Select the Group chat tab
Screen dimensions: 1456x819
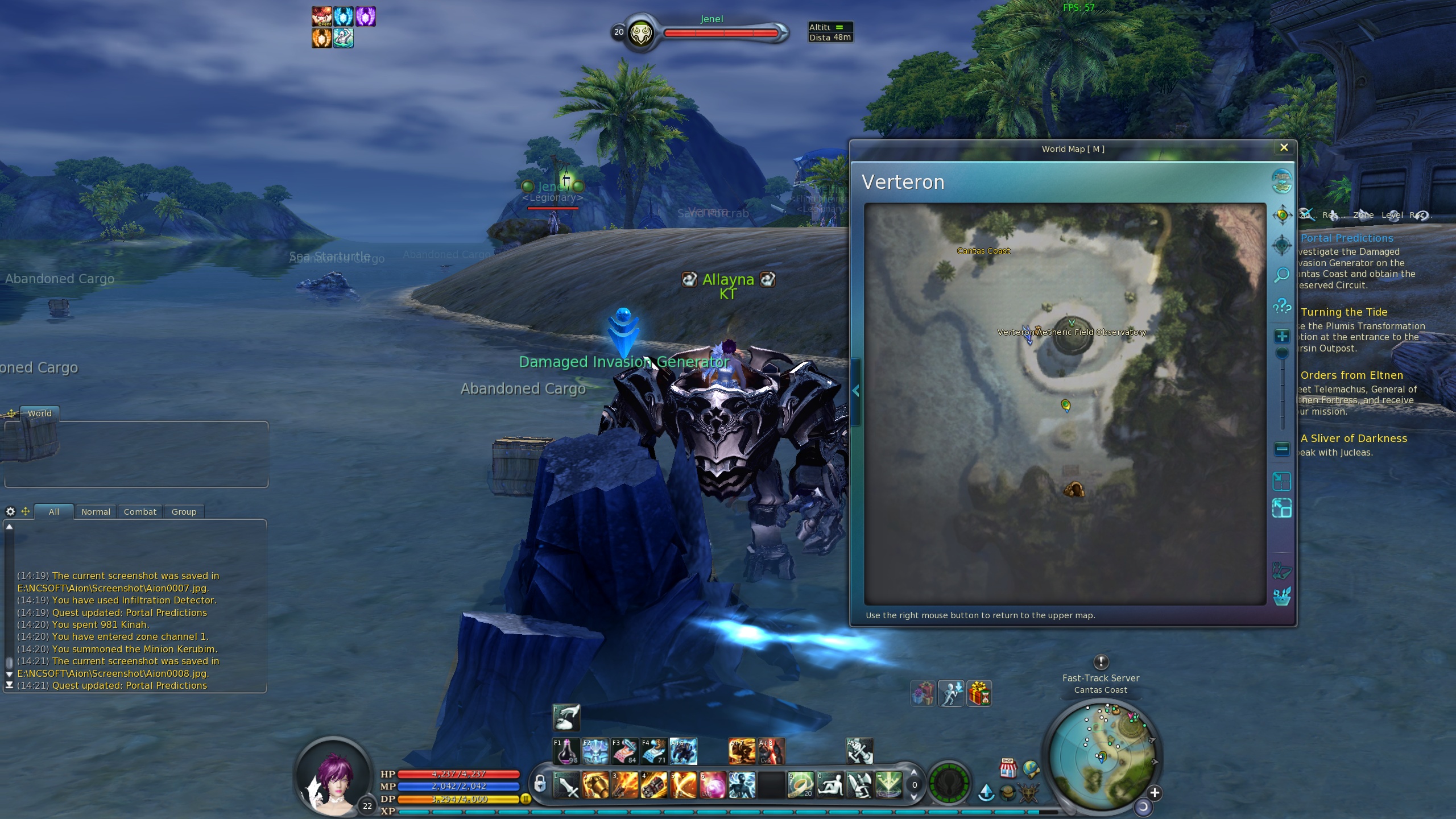click(x=184, y=512)
